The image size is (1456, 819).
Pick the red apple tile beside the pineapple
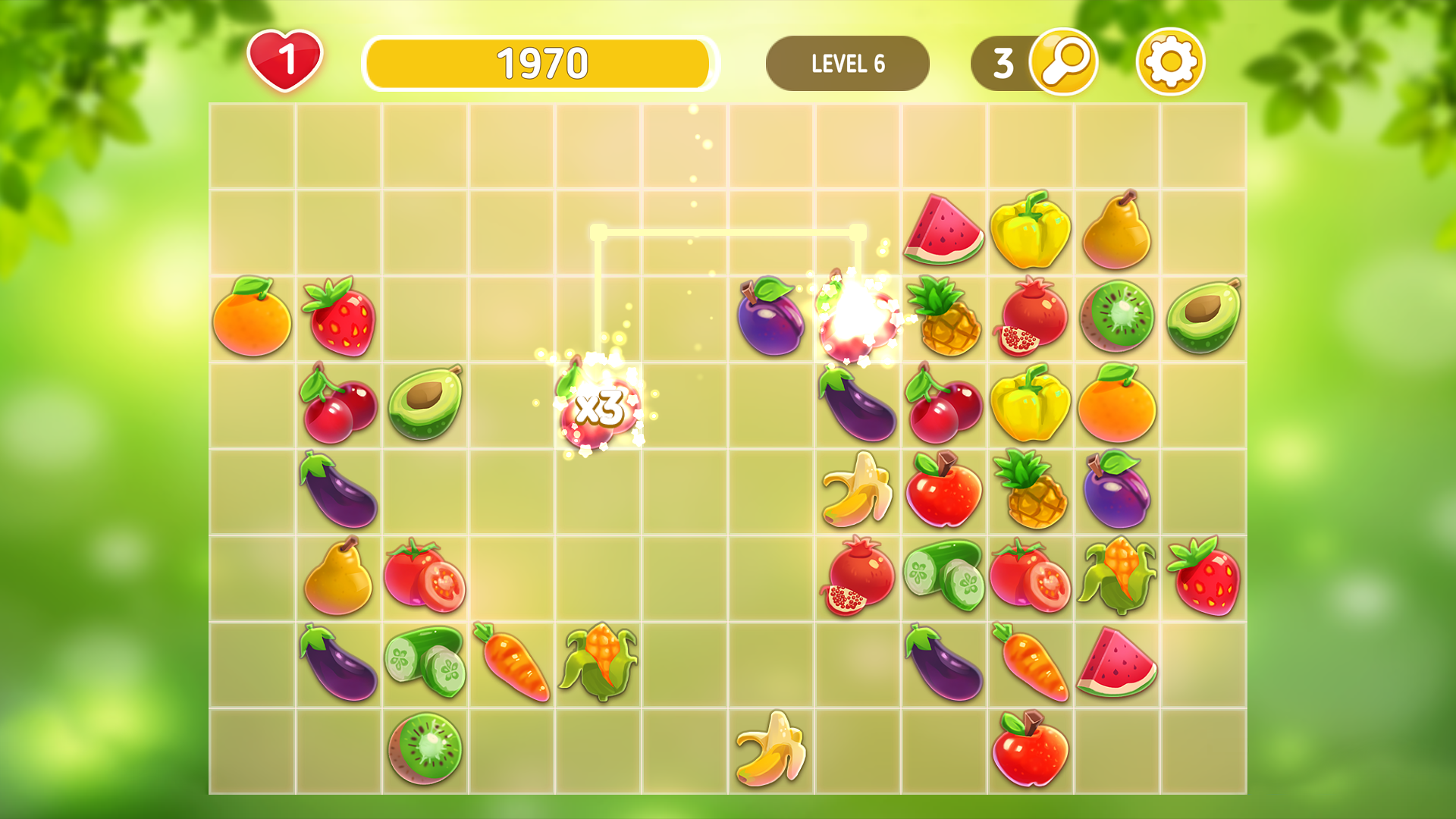[x=943, y=490]
